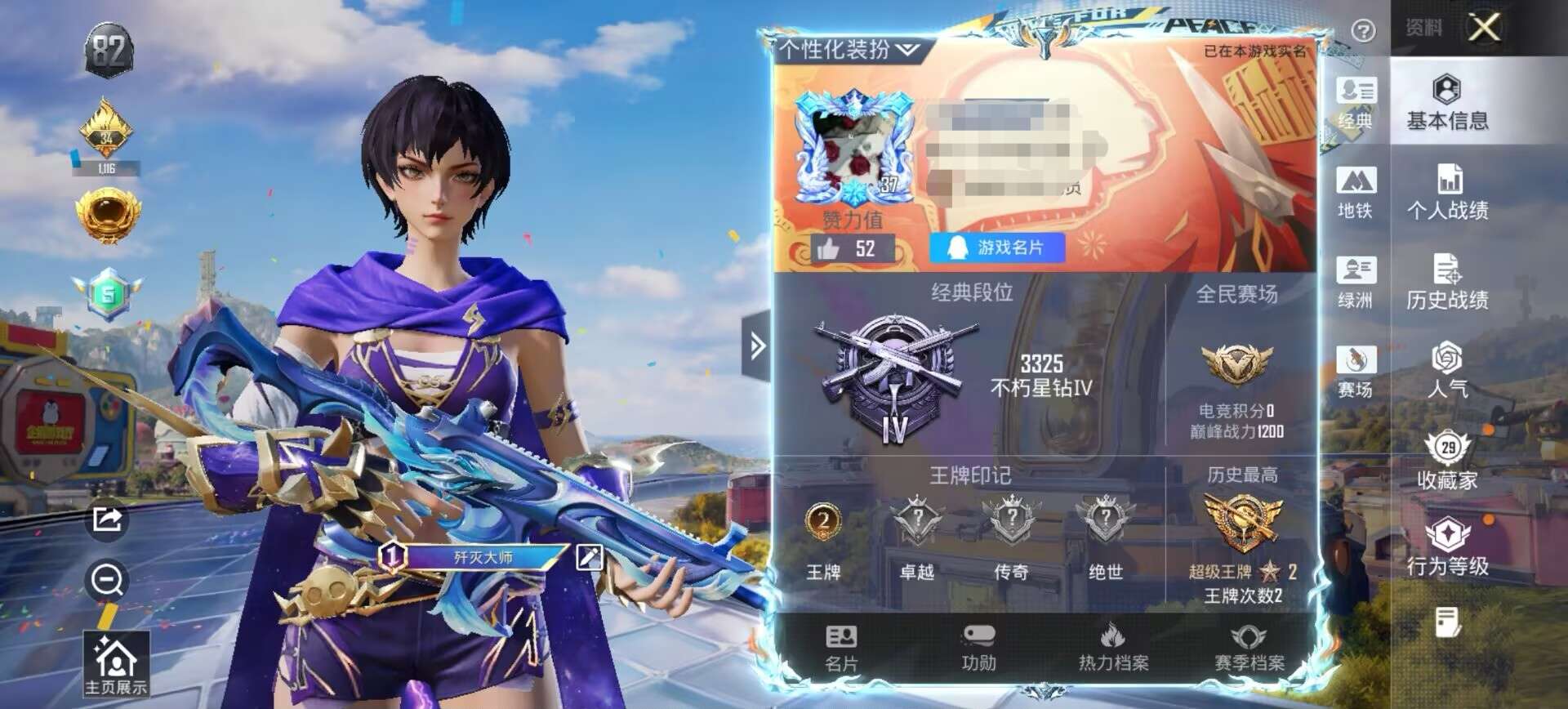Zoom out the character with the magnifier icon
1568x709 pixels.
[107, 580]
